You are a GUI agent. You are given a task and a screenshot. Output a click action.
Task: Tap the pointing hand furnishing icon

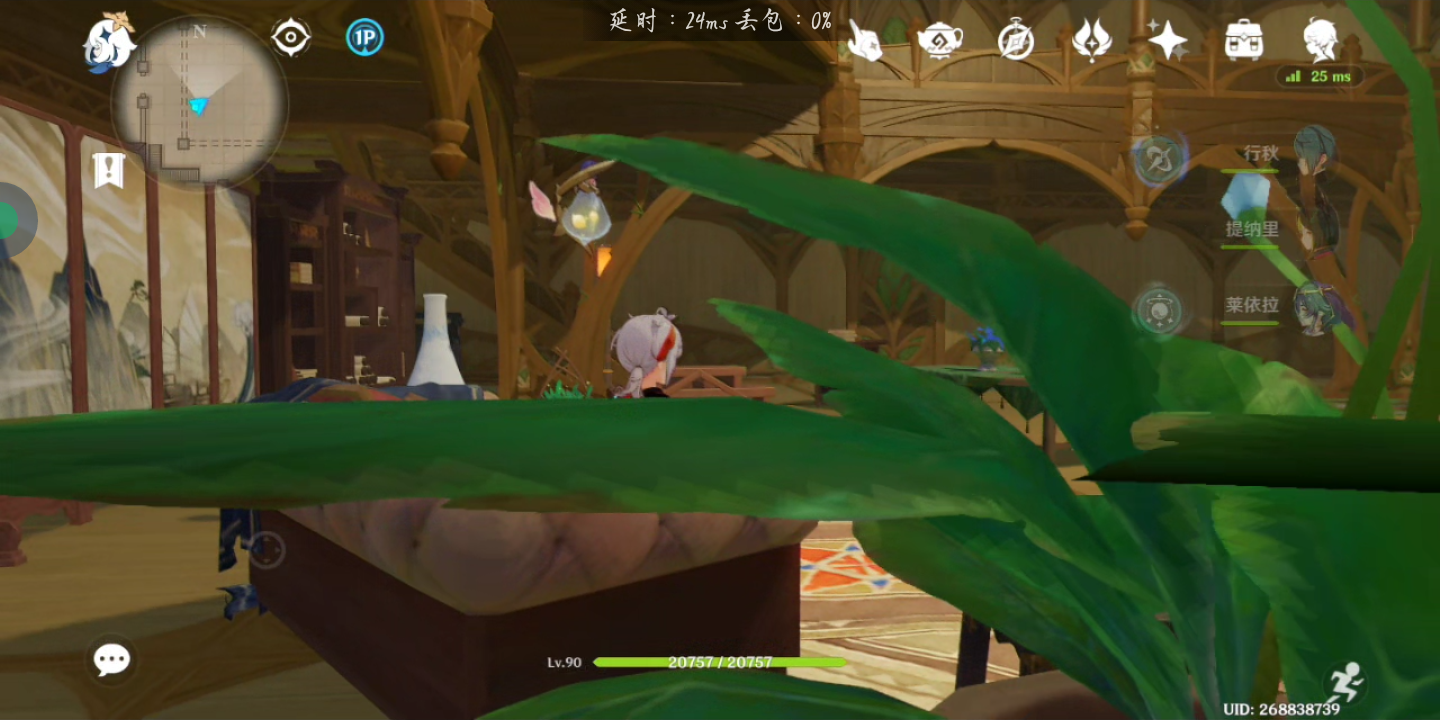864,40
